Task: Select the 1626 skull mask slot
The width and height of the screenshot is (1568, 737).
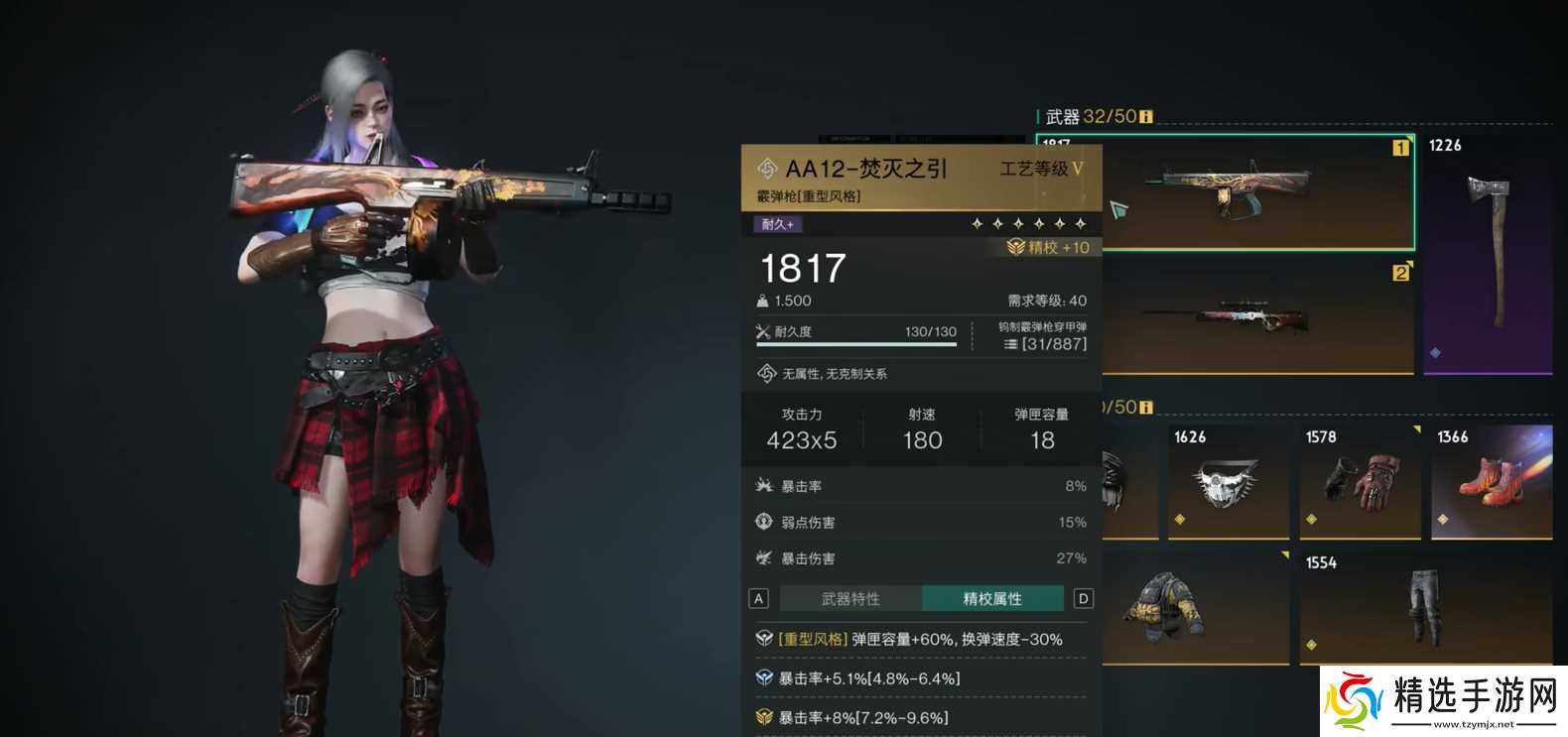Action: pos(1227,481)
